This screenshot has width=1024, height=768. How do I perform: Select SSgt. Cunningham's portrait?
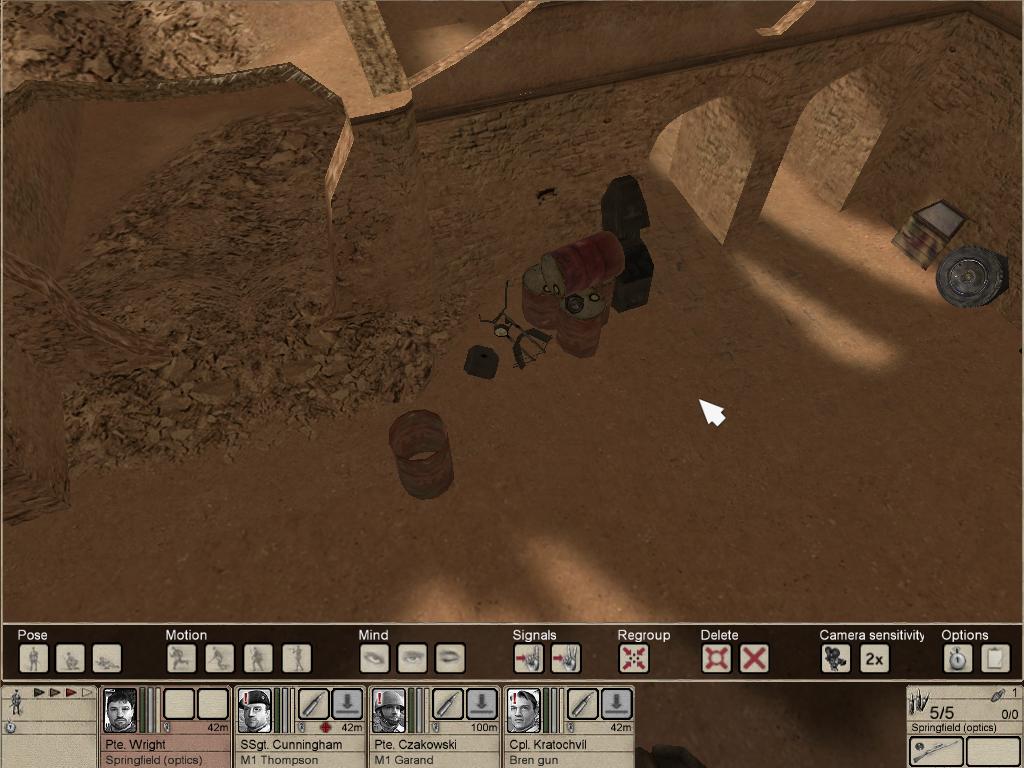[x=254, y=710]
